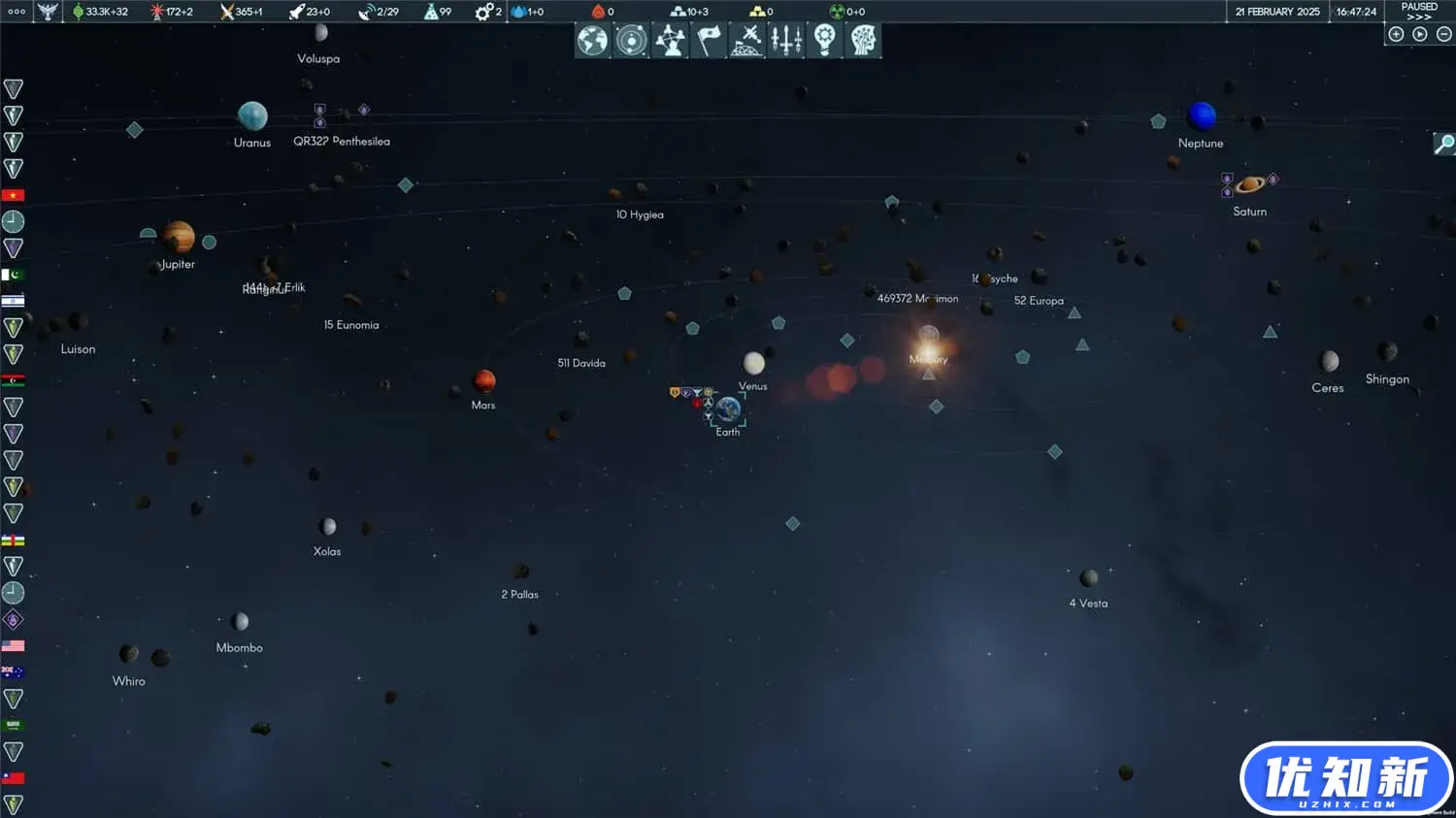The image size is (1456, 818).
Task: Open the research lightbulb panel
Action: pos(824,41)
